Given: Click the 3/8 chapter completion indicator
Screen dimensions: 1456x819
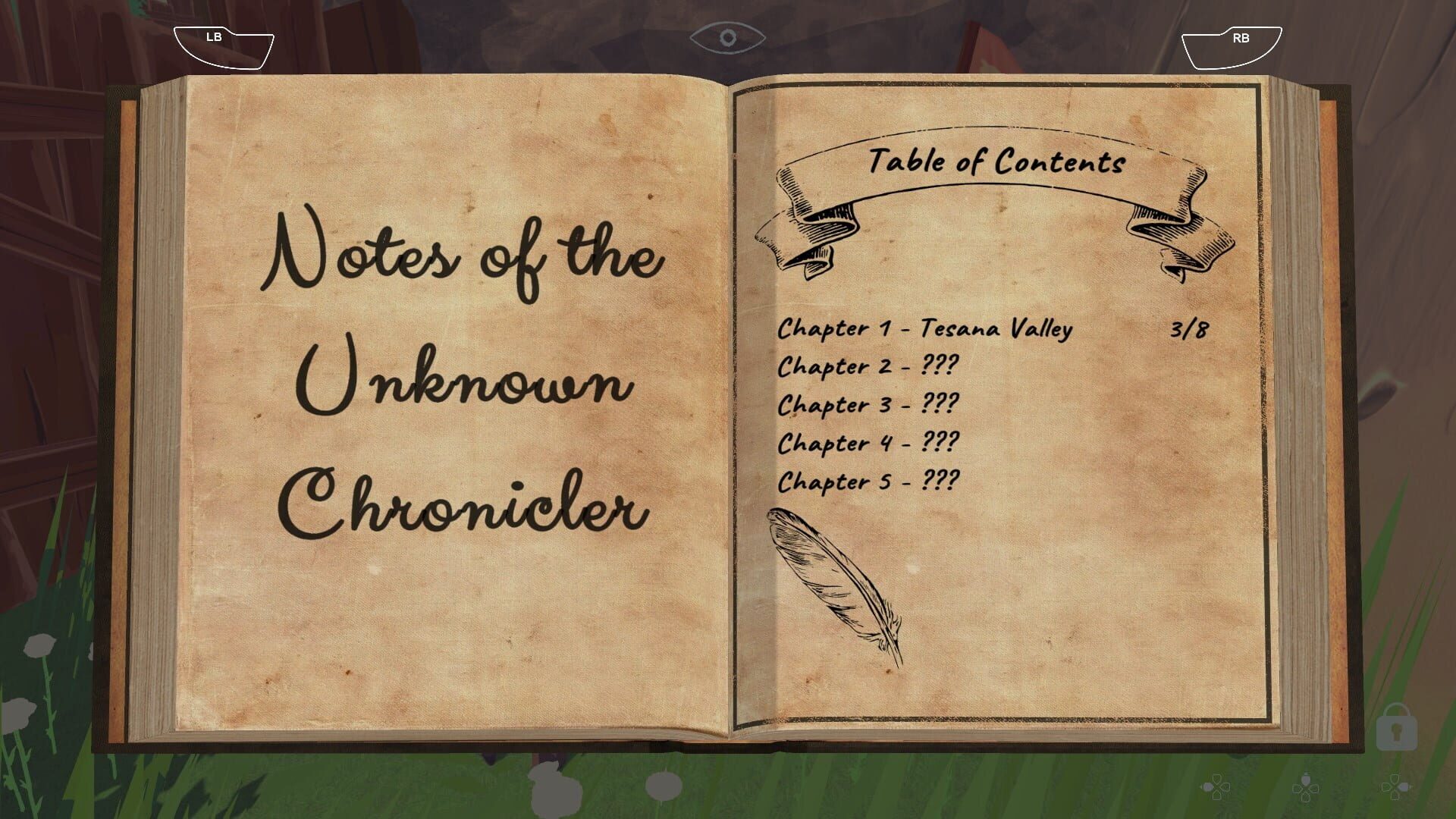Looking at the screenshot, I should point(1188,328).
